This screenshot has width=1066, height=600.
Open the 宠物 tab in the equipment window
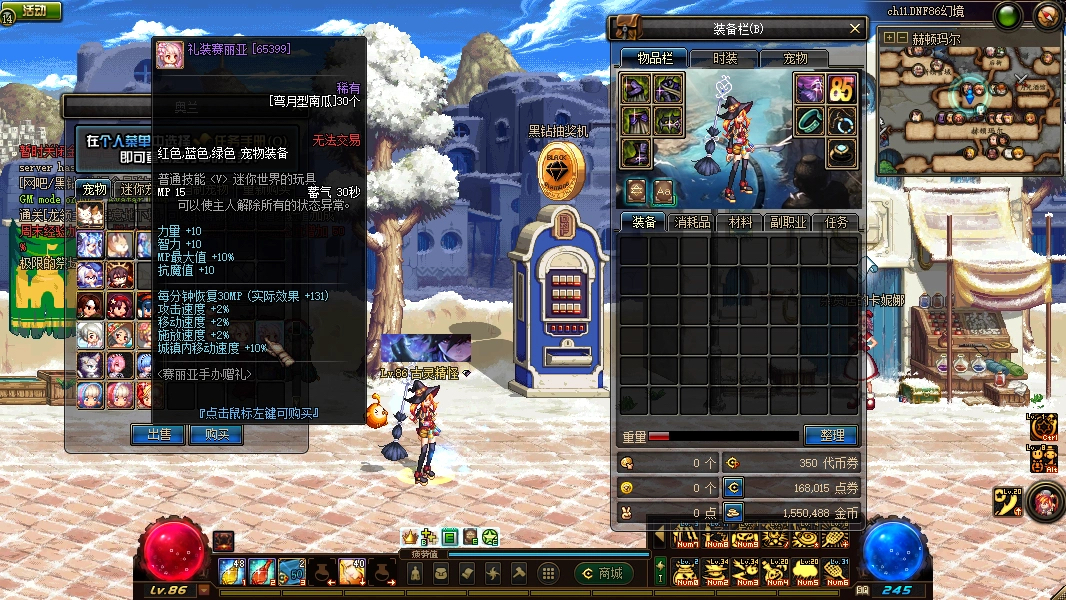[x=795, y=59]
